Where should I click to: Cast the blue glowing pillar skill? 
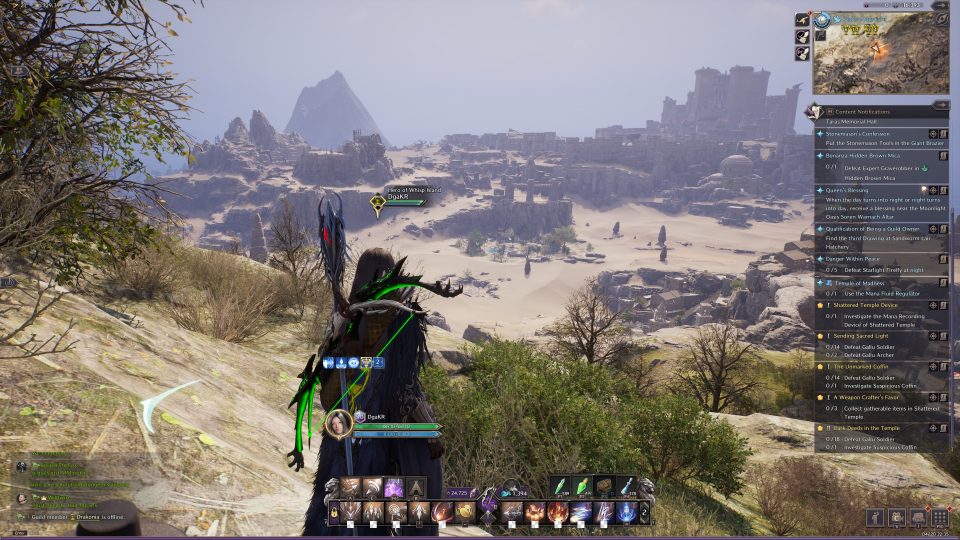(x=626, y=513)
